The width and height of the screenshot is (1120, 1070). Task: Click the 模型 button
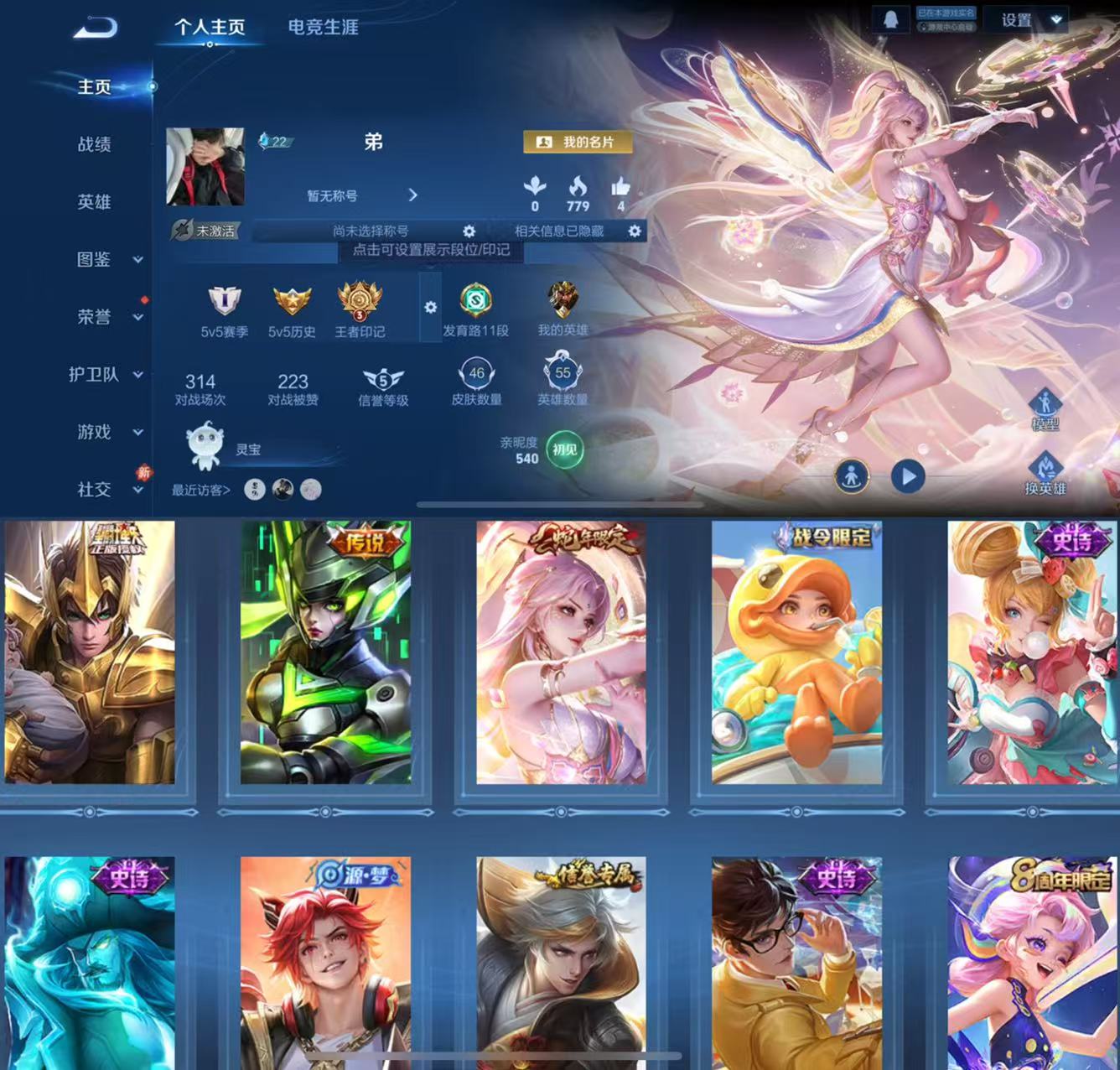tap(1045, 410)
